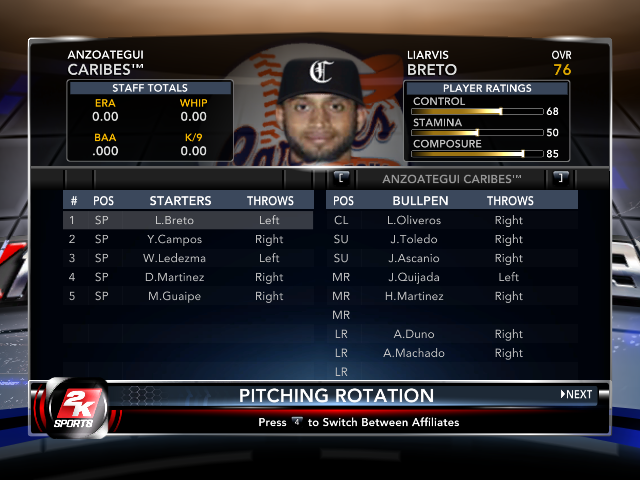Choose setup man J.Toledo
Viewport: 640px width, 480px height.
(452, 239)
